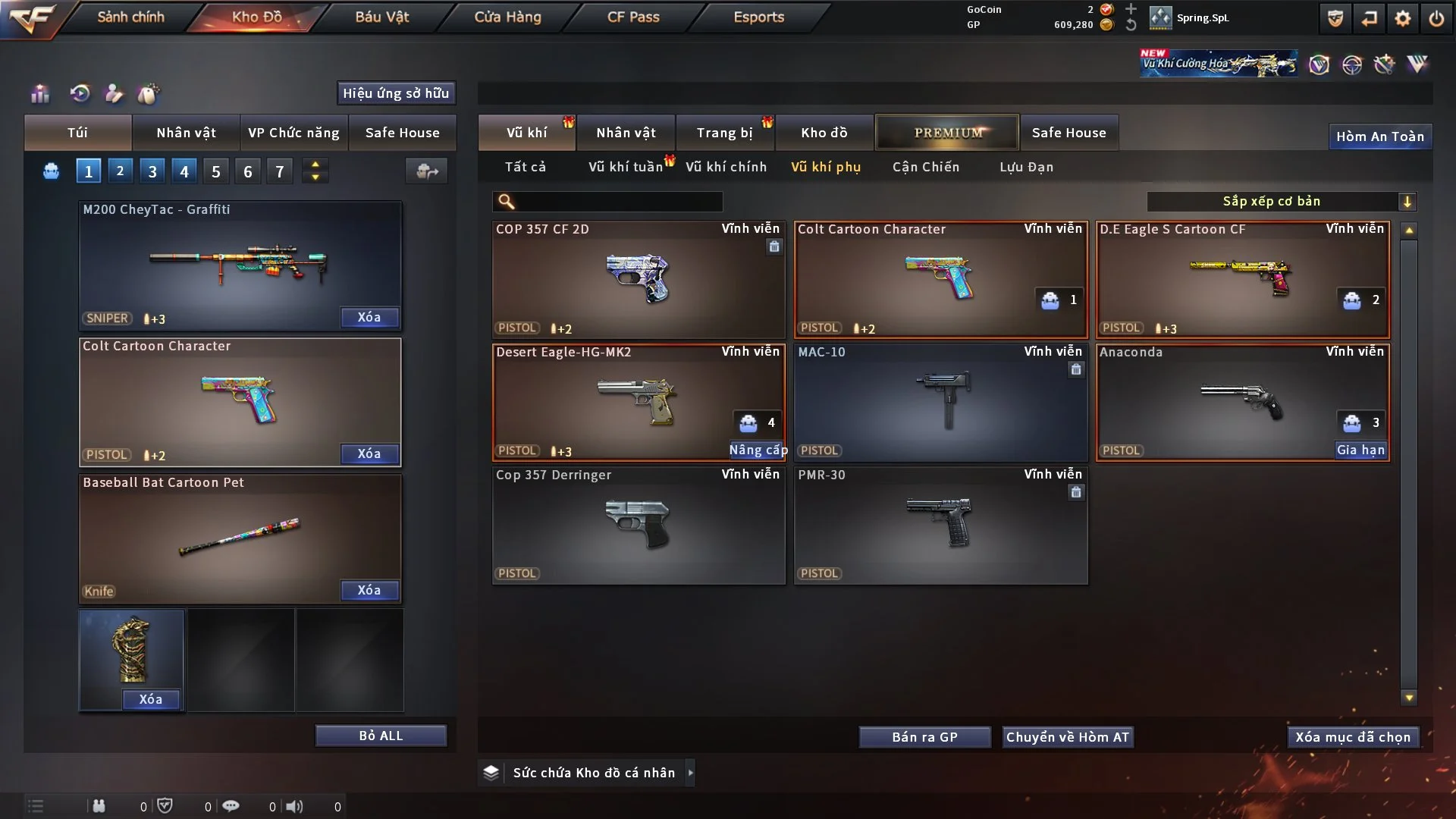The width and height of the screenshot is (1456, 819).
Task: Open the settings gear icon
Action: click(x=1403, y=18)
